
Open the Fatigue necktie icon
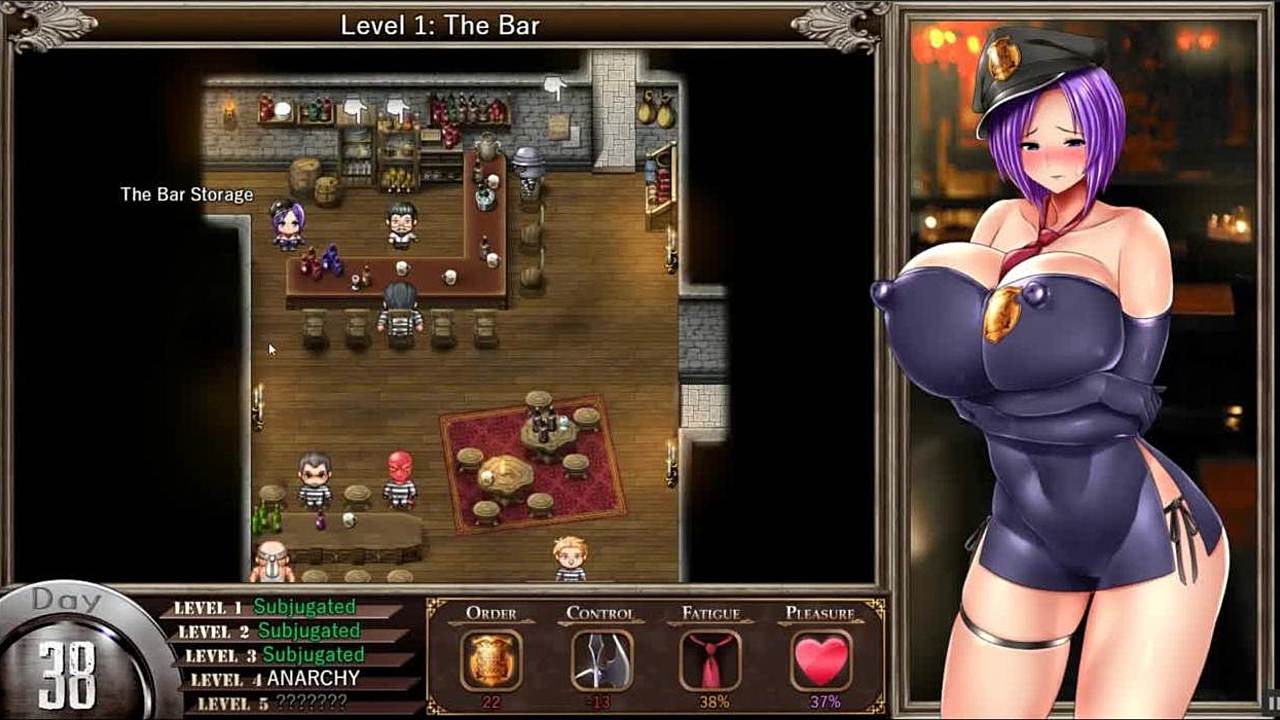[x=711, y=660]
